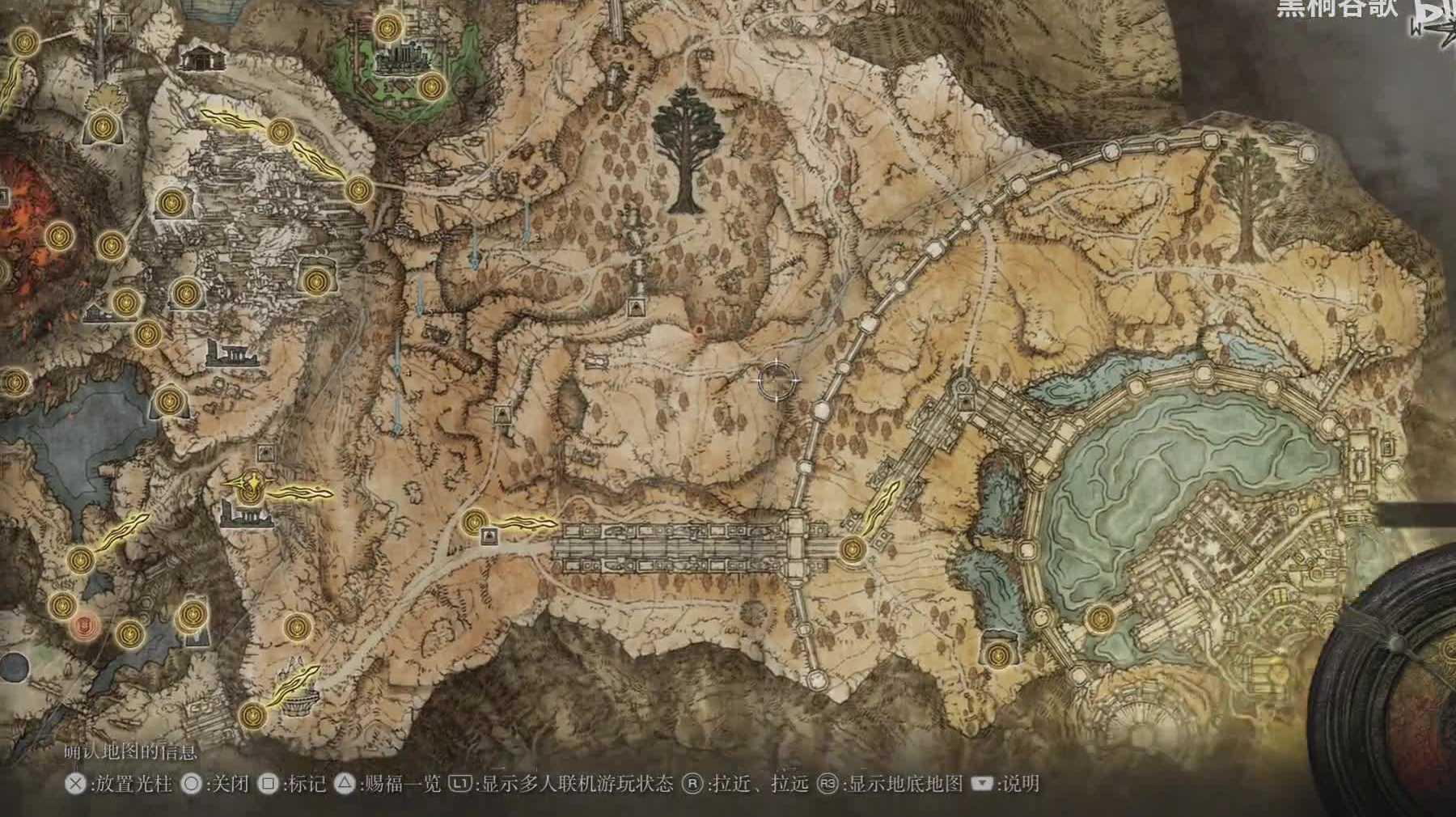Select the grace at the great bridge's eastern end
Viewport: 1456px width, 817px height.
click(852, 550)
